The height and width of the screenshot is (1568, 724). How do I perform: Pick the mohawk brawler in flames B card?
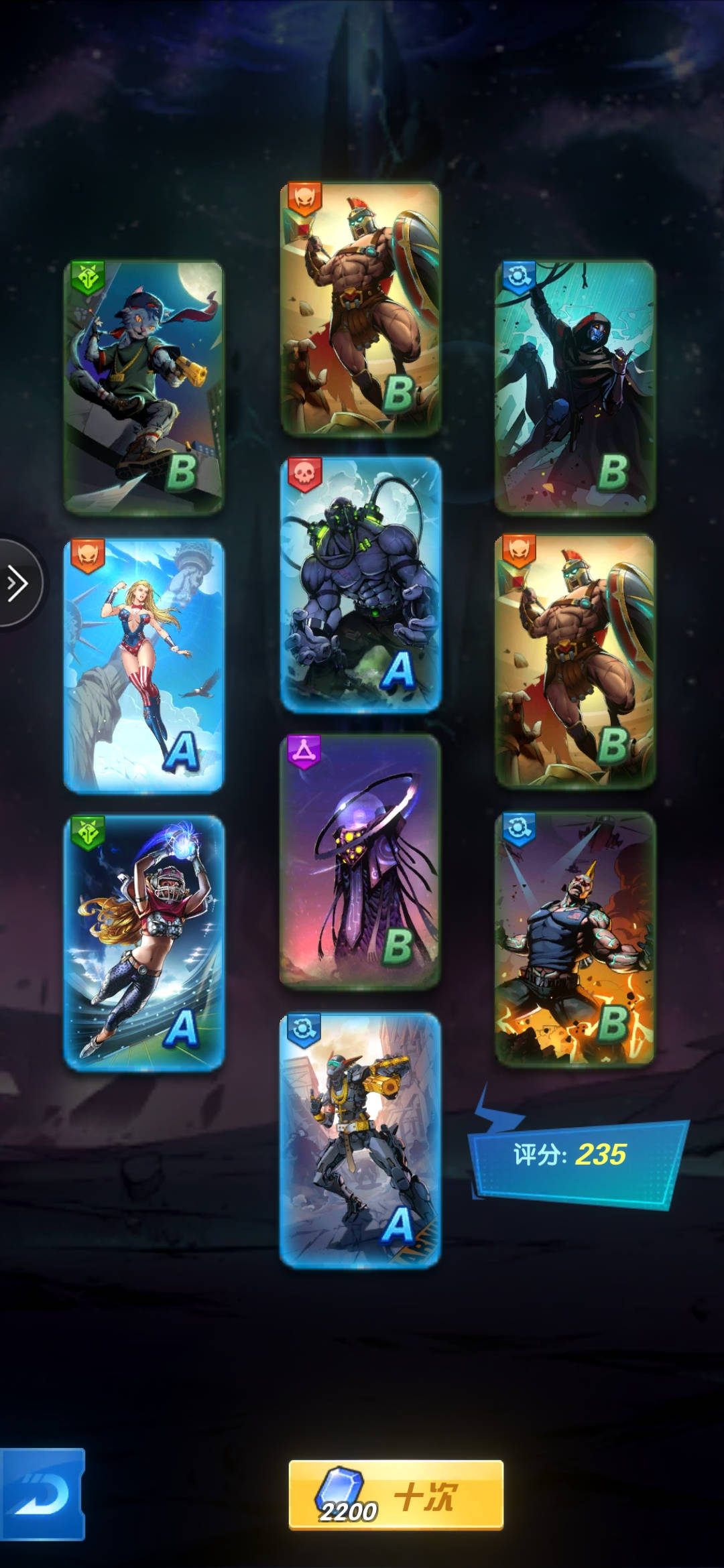pyautogui.click(x=575, y=938)
